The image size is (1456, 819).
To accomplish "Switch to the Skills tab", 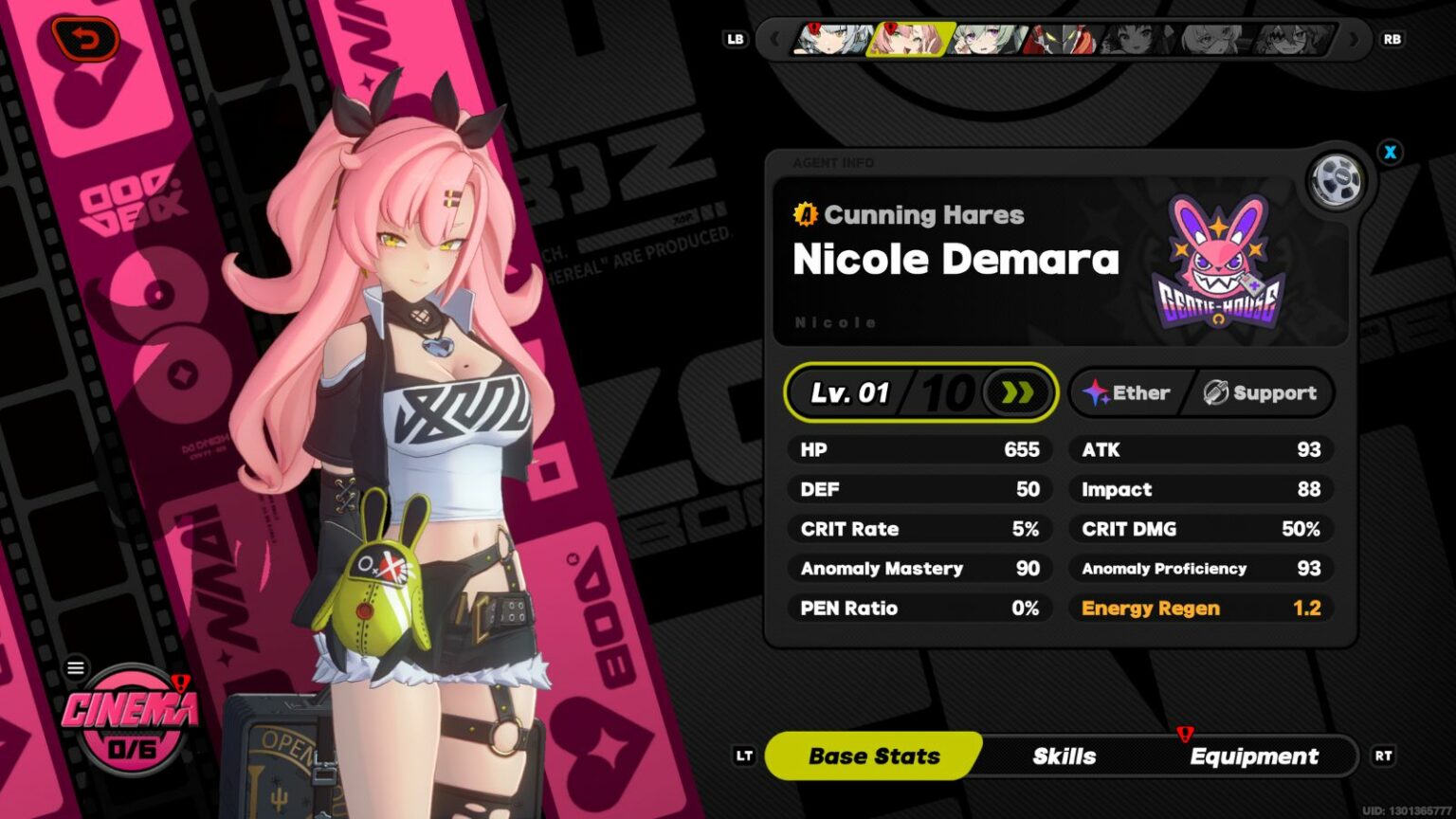I will coord(1064,755).
